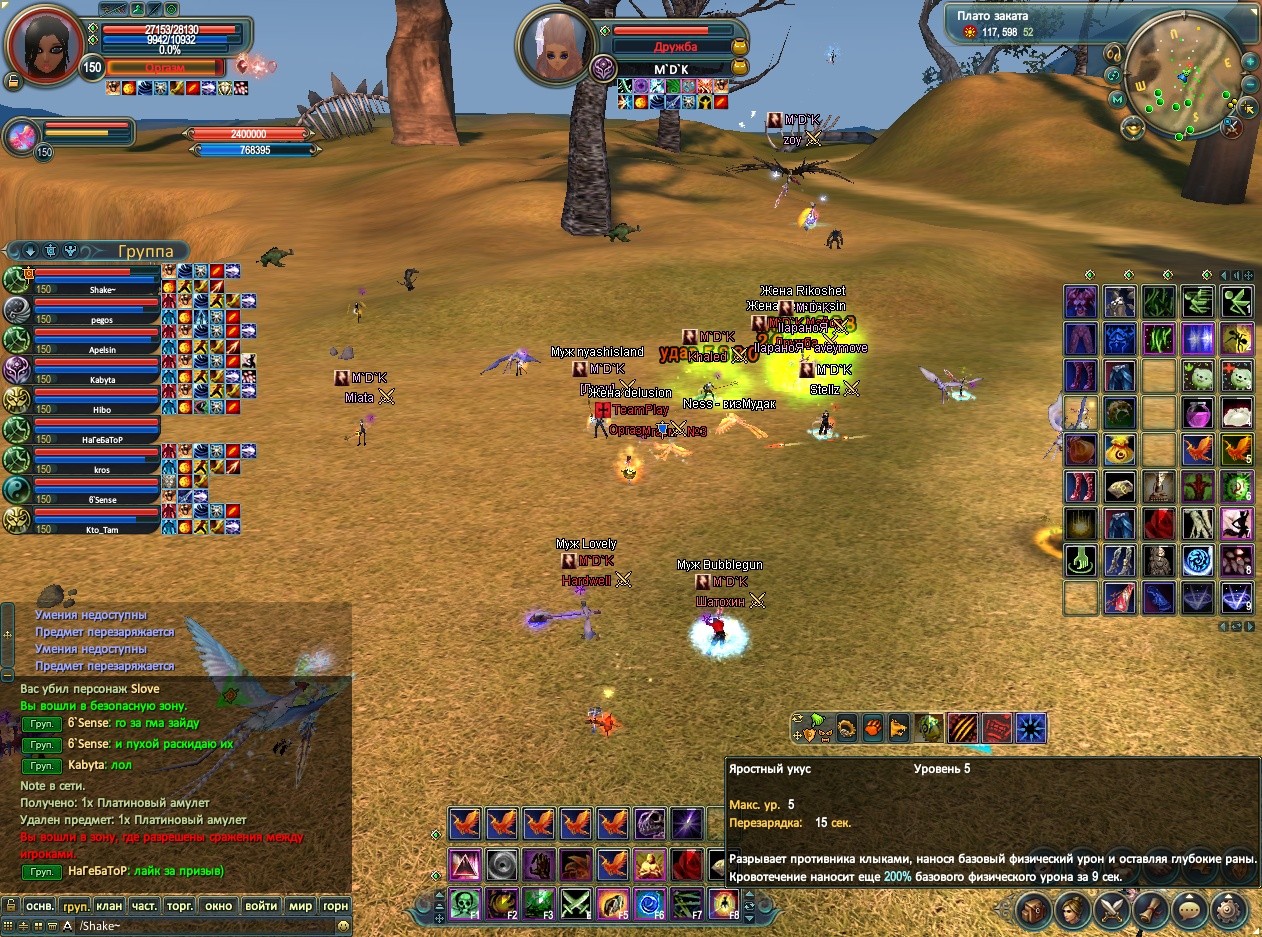
Task: Zoom out the minimap with minus button
Action: coord(1250,85)
